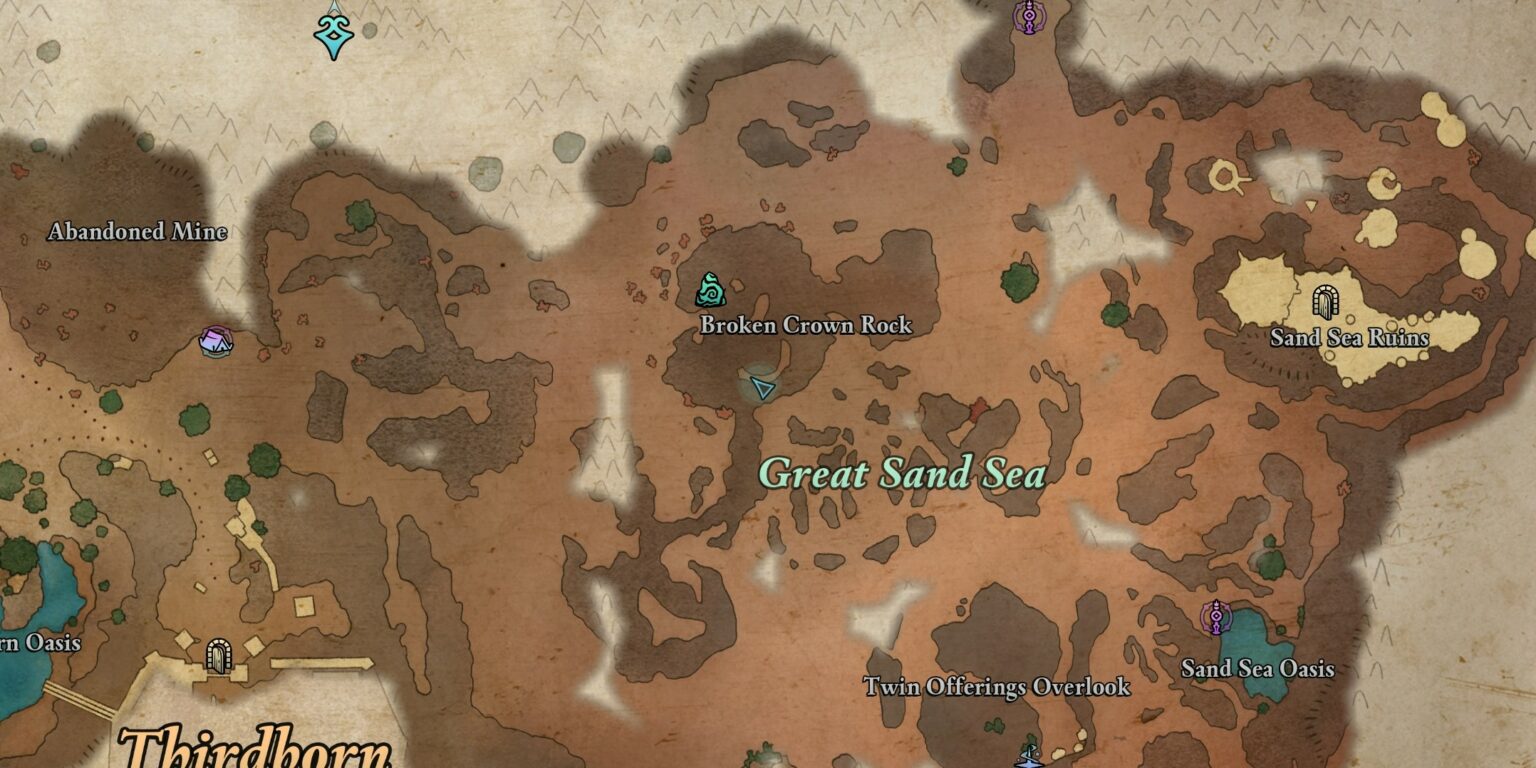Click the Broken Crown Rock label text
The height and width of the screenshot is (768, 1536).
click(x=806, y=326)
